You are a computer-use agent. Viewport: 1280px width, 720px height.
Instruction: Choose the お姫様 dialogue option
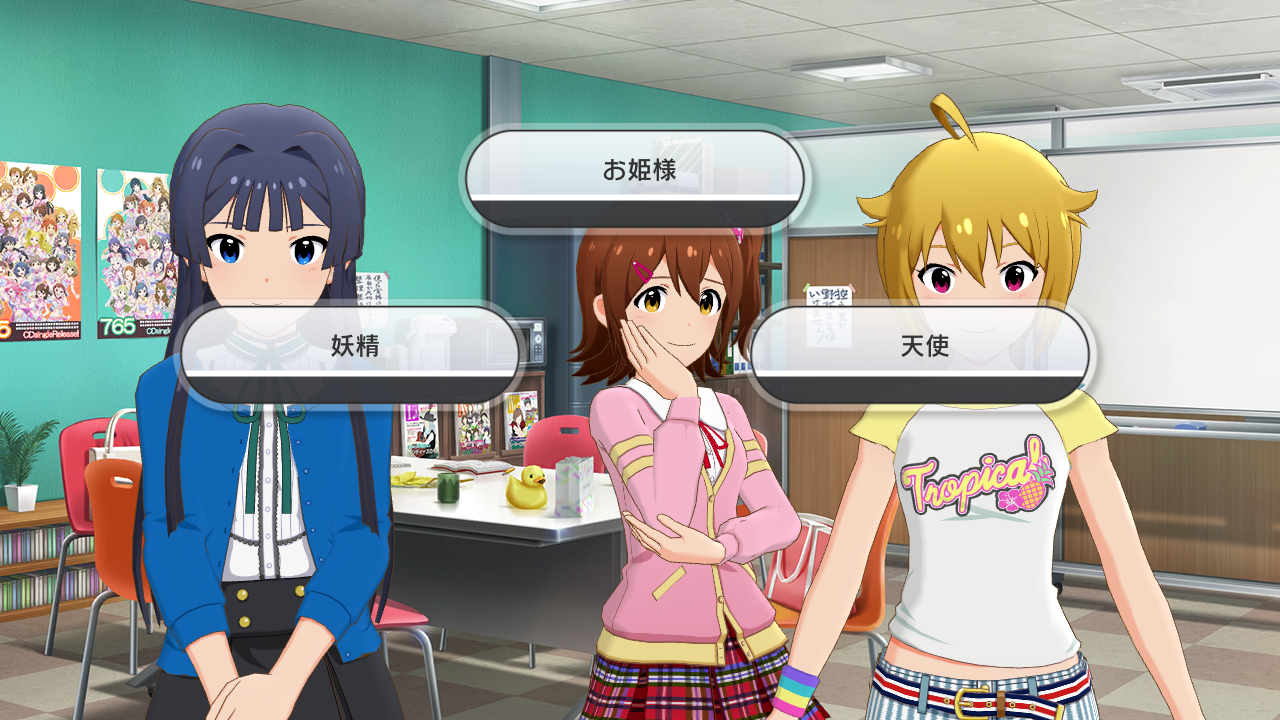click(636, 173)
